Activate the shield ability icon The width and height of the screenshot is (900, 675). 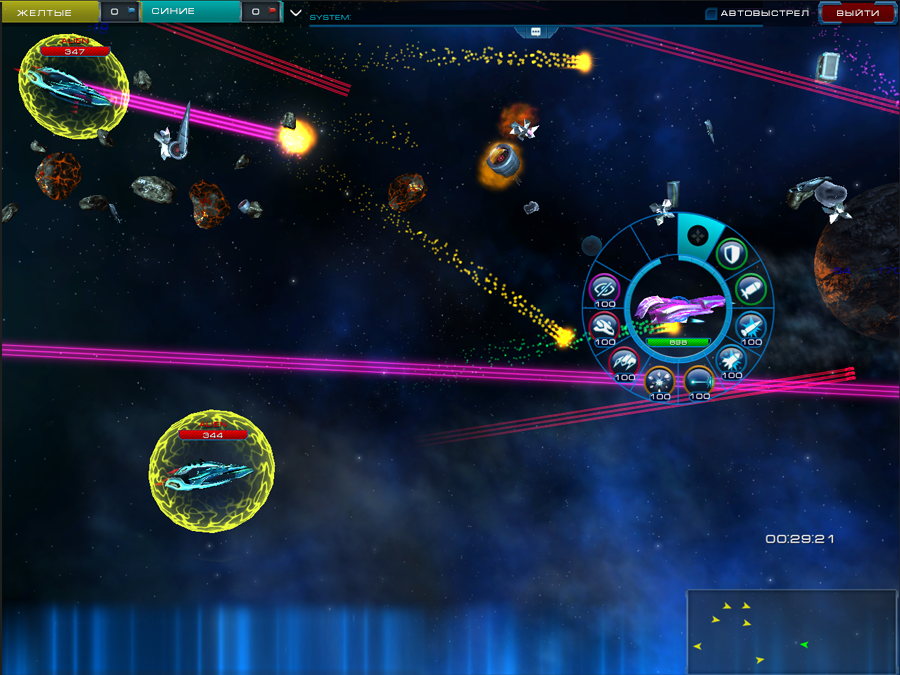click(733, 255)
